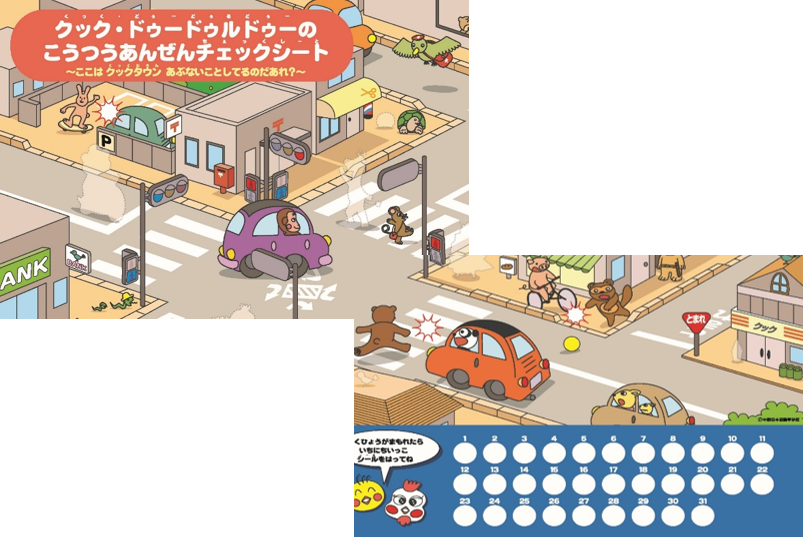Mark the circle for day 14
The width and height of the screenshot is (803, 537).
pos(524,485)
